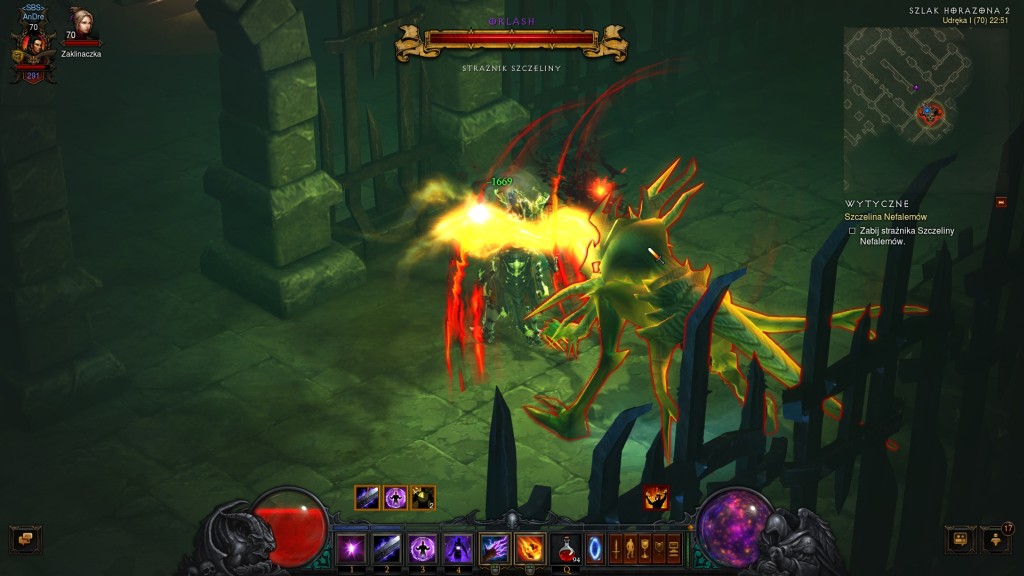The width and height of the screenshot is (1024, 576).
Task: Open the shield emblem menu button
Action: 659,548
